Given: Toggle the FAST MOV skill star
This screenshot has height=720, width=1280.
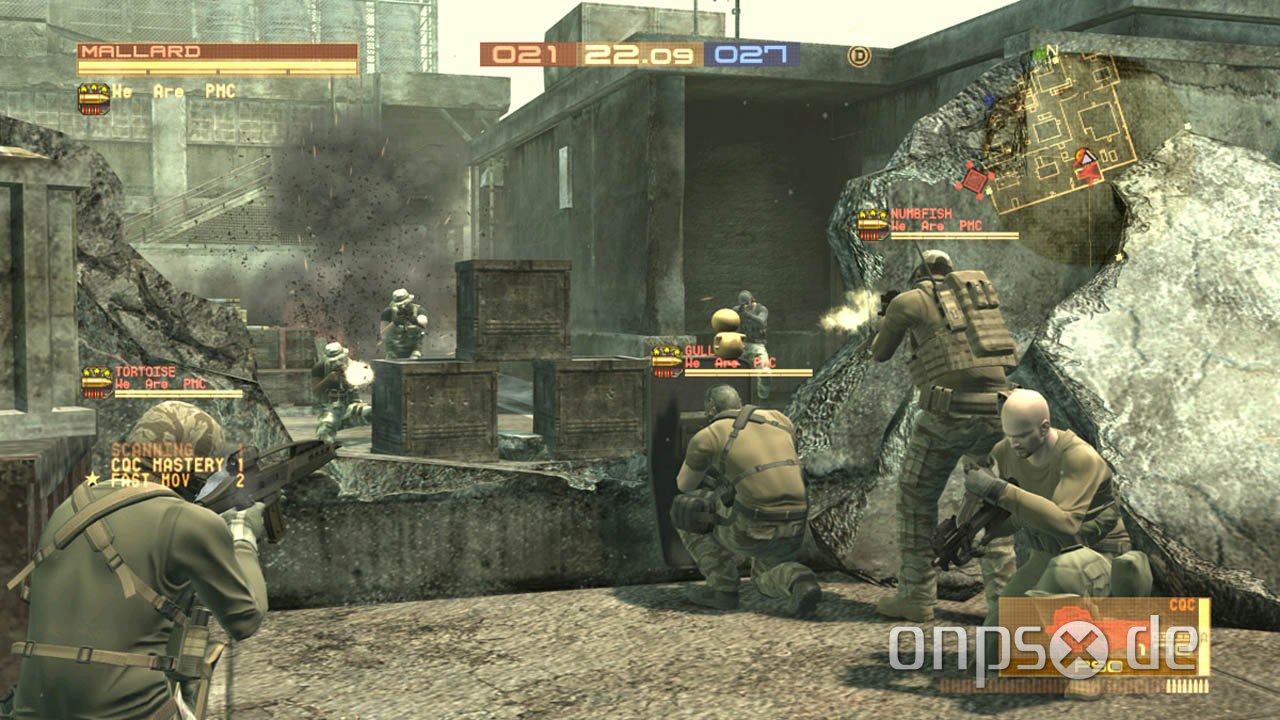Looking at the screenshot, I should point(93,479).
